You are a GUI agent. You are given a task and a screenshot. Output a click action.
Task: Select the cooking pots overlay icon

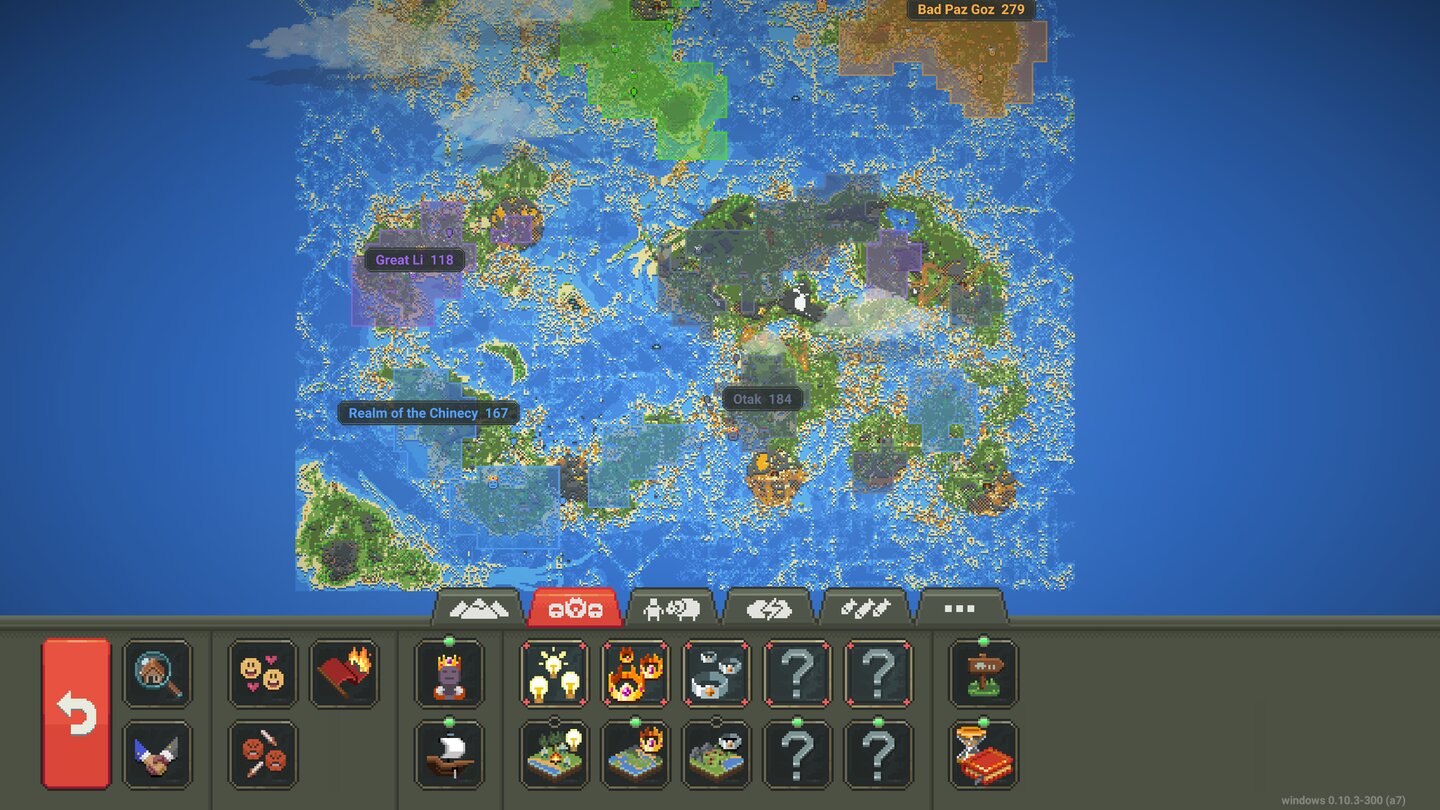coord(716,675)
